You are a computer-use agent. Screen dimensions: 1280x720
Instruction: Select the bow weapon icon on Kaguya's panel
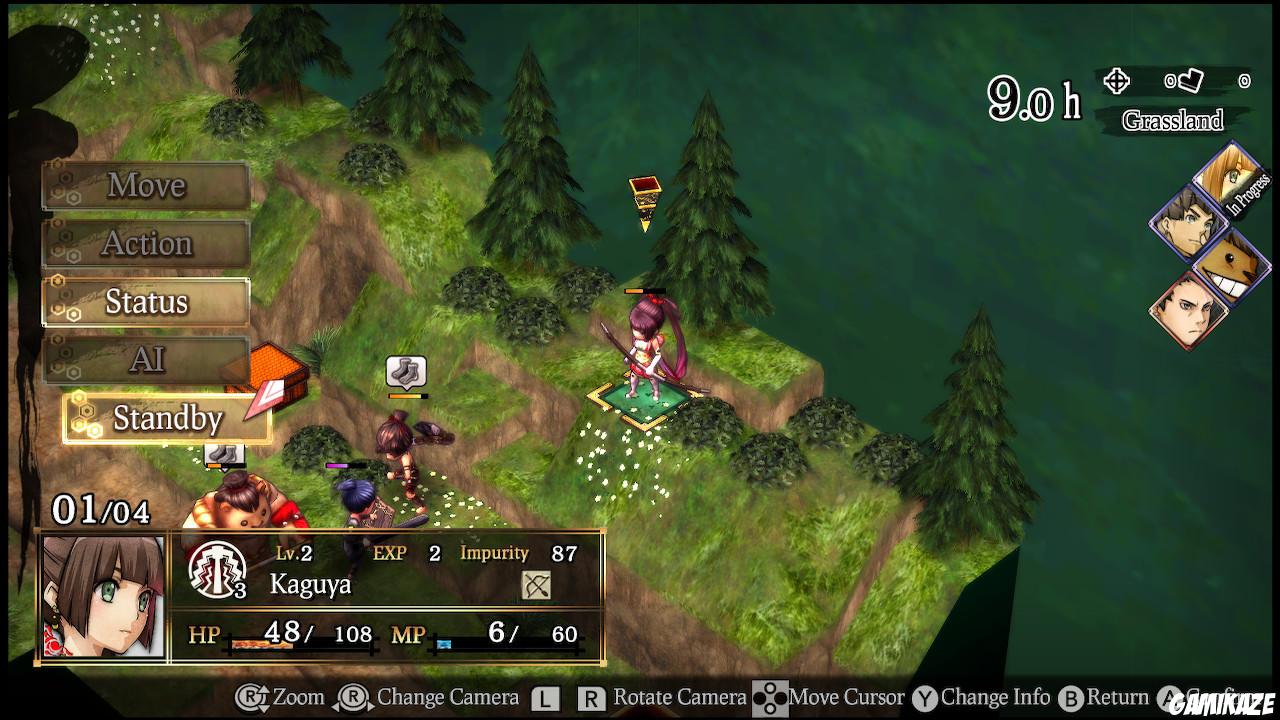point(534,584)
